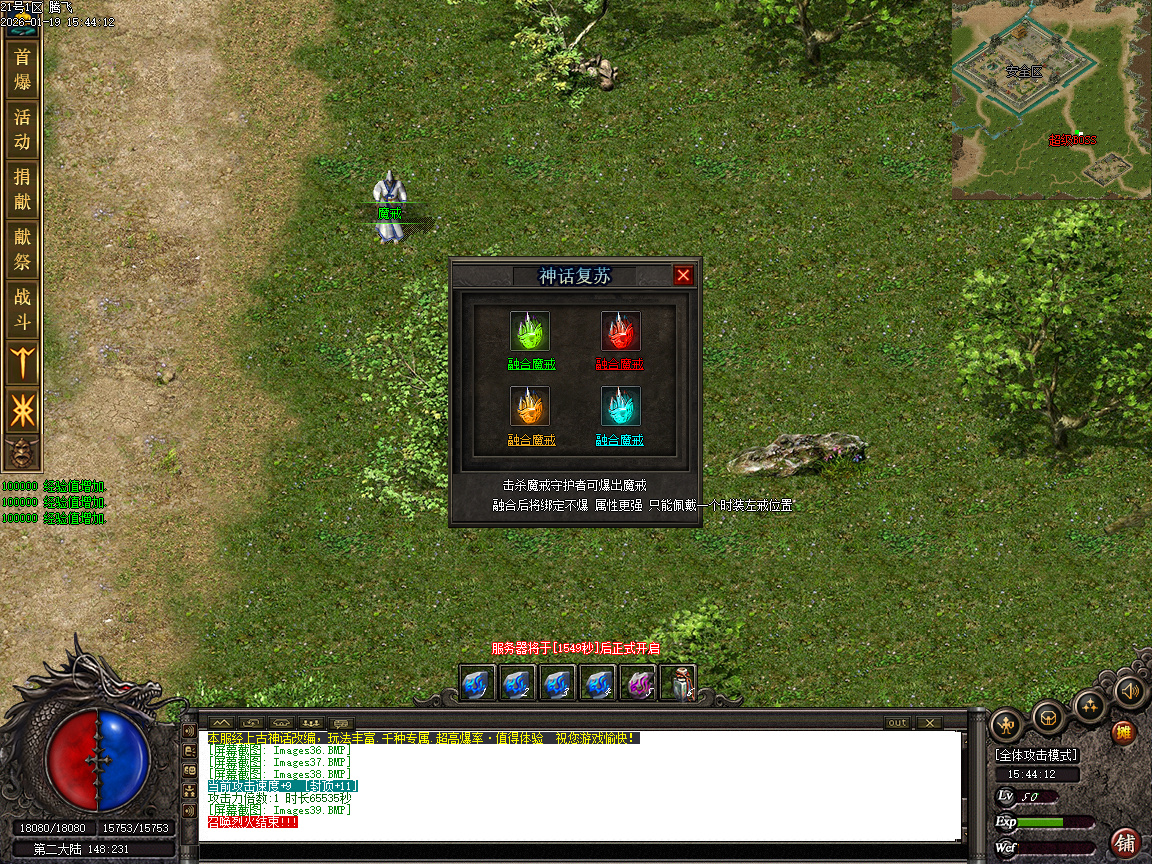Open the 活动 events menu
The height and width of the screenshot is (864, 1152).
pos(22,129)
